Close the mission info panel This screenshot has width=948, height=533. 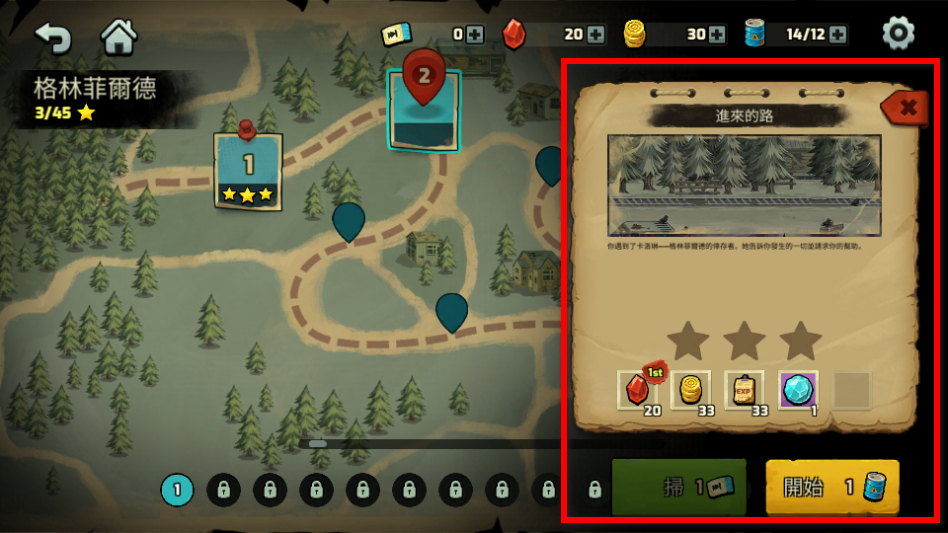[x=906, y=108]
